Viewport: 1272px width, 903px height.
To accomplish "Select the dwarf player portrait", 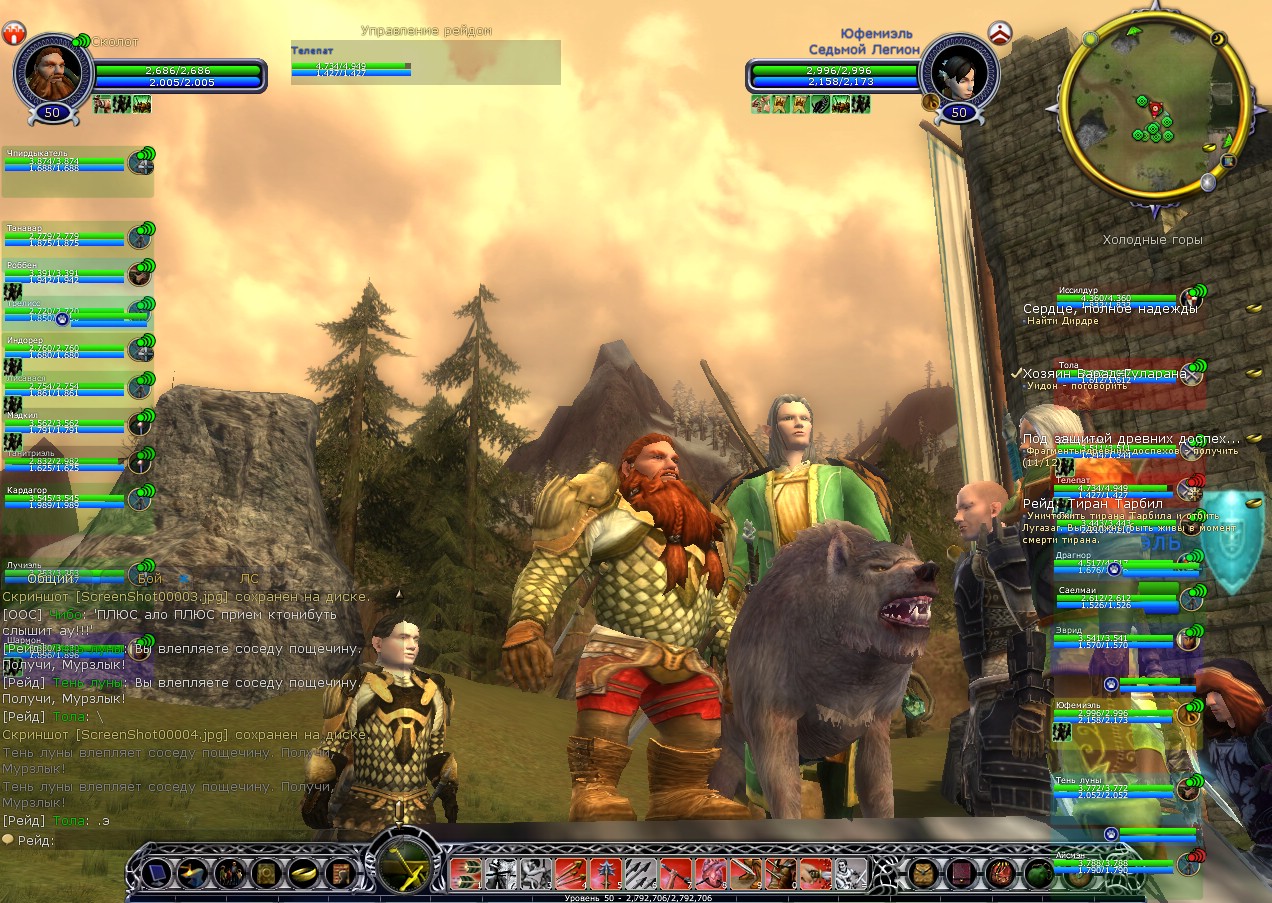I will 53,72.
